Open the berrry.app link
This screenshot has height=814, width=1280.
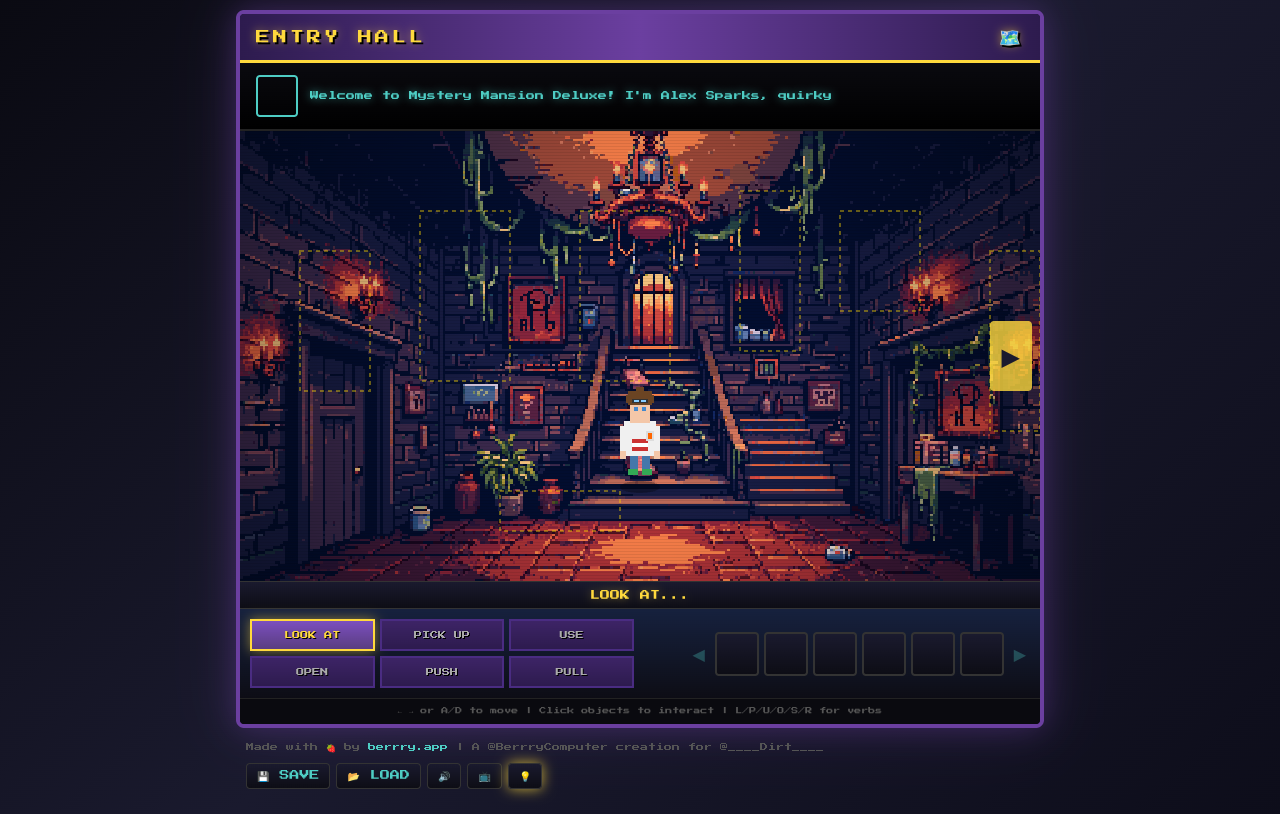[407, 745]
